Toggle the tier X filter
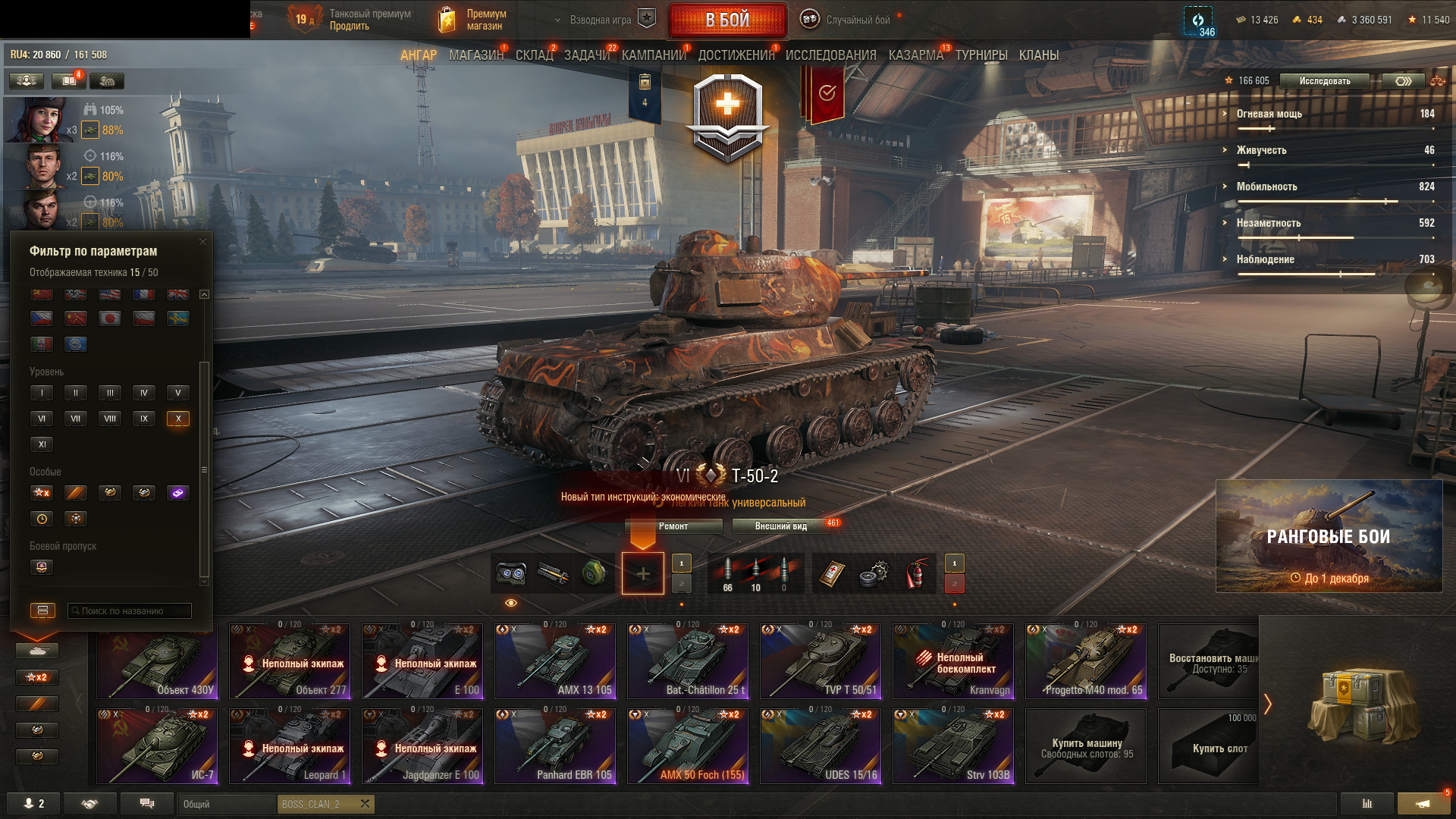 (178, 419)
